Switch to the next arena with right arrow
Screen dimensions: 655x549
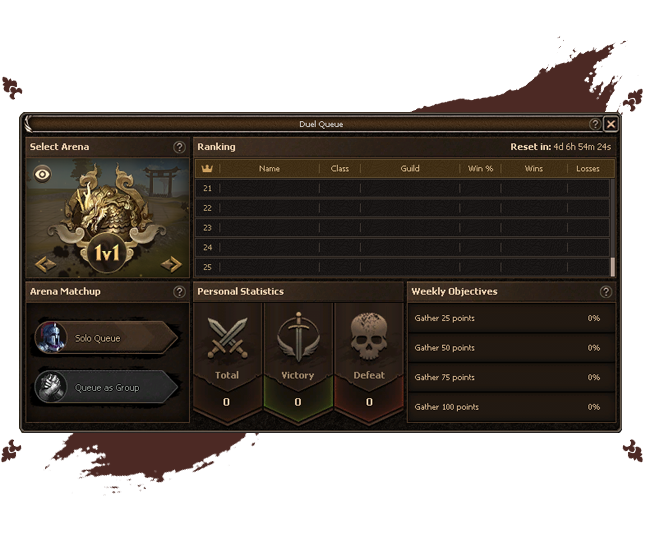(172, 264)
